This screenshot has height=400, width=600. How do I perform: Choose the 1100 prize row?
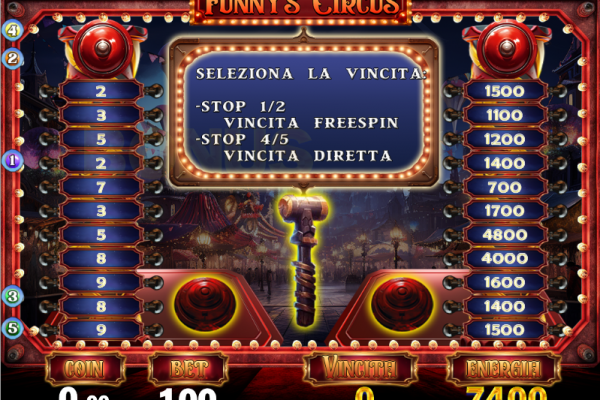[503, 115]
